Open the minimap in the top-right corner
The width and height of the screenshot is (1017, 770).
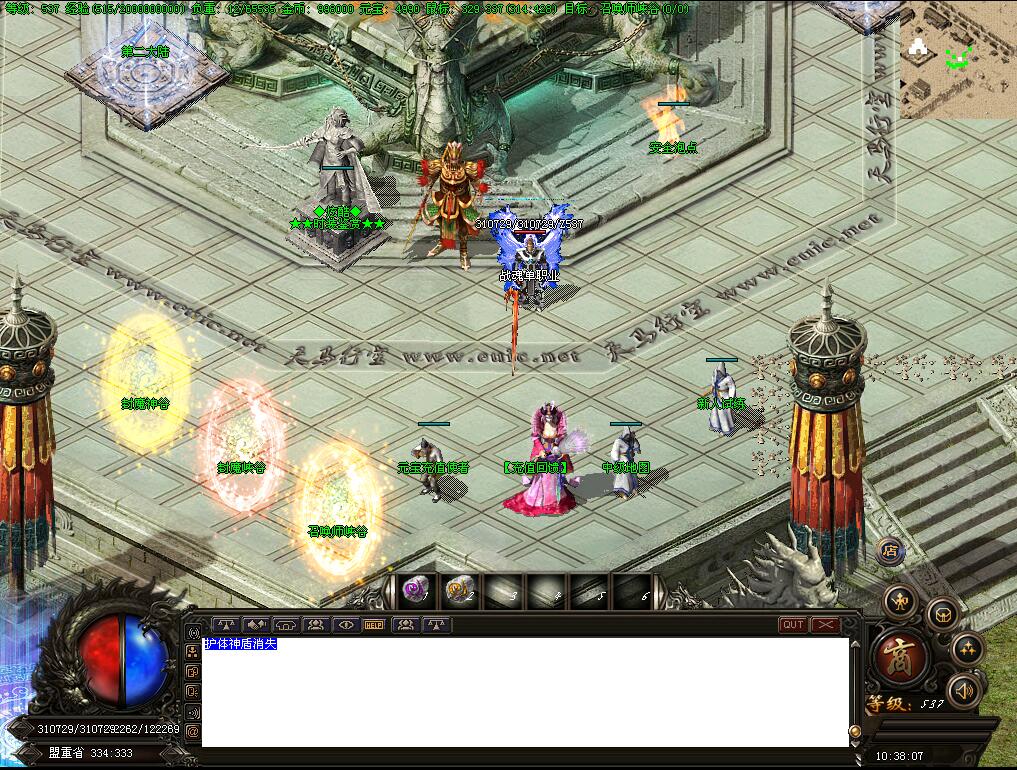pyautogui.click(x=956, y=60)
